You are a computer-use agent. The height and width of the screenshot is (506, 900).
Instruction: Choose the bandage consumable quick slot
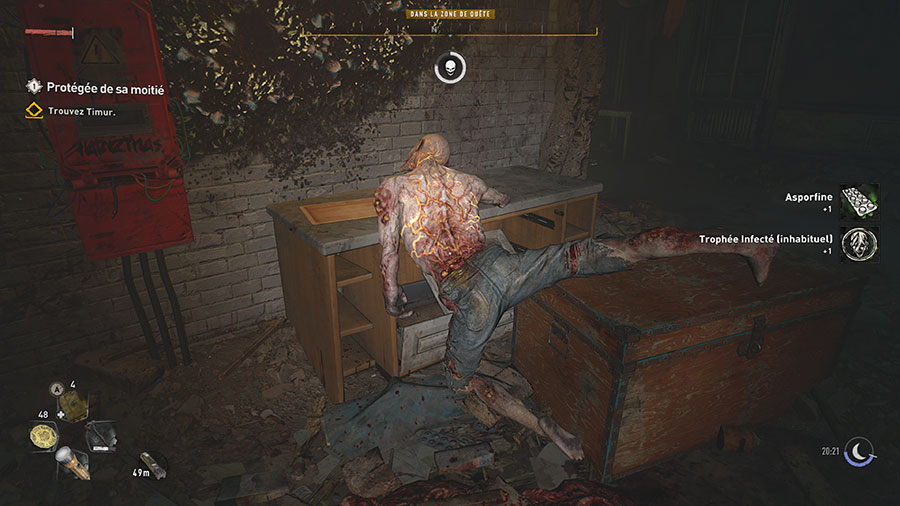coord(75,404)
